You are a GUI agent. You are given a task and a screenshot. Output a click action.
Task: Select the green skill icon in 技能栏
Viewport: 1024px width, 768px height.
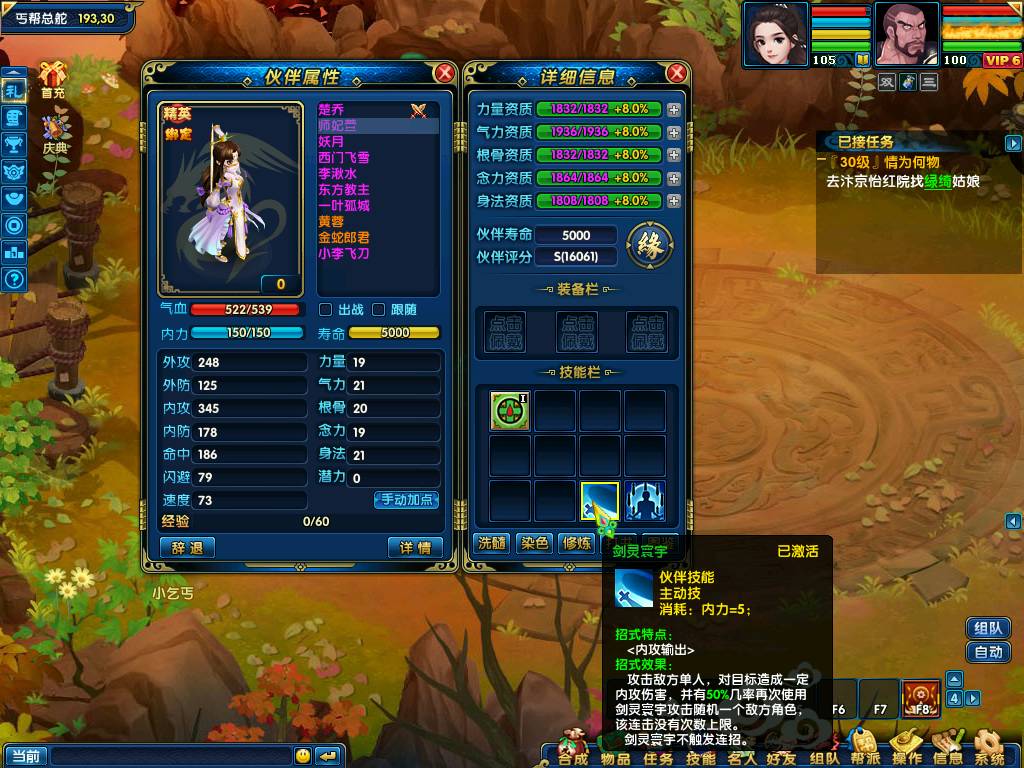click(509, 411)
